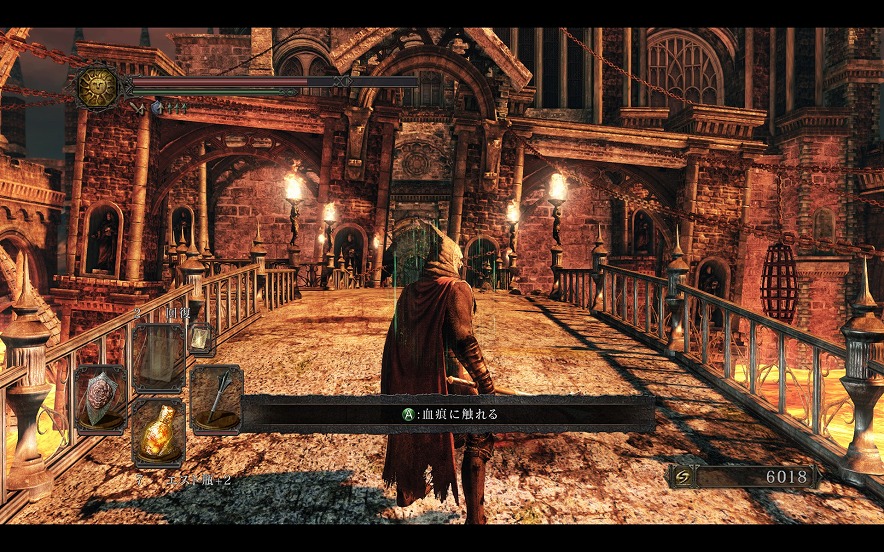Select the rose-crest shield slot

[100, 398]
